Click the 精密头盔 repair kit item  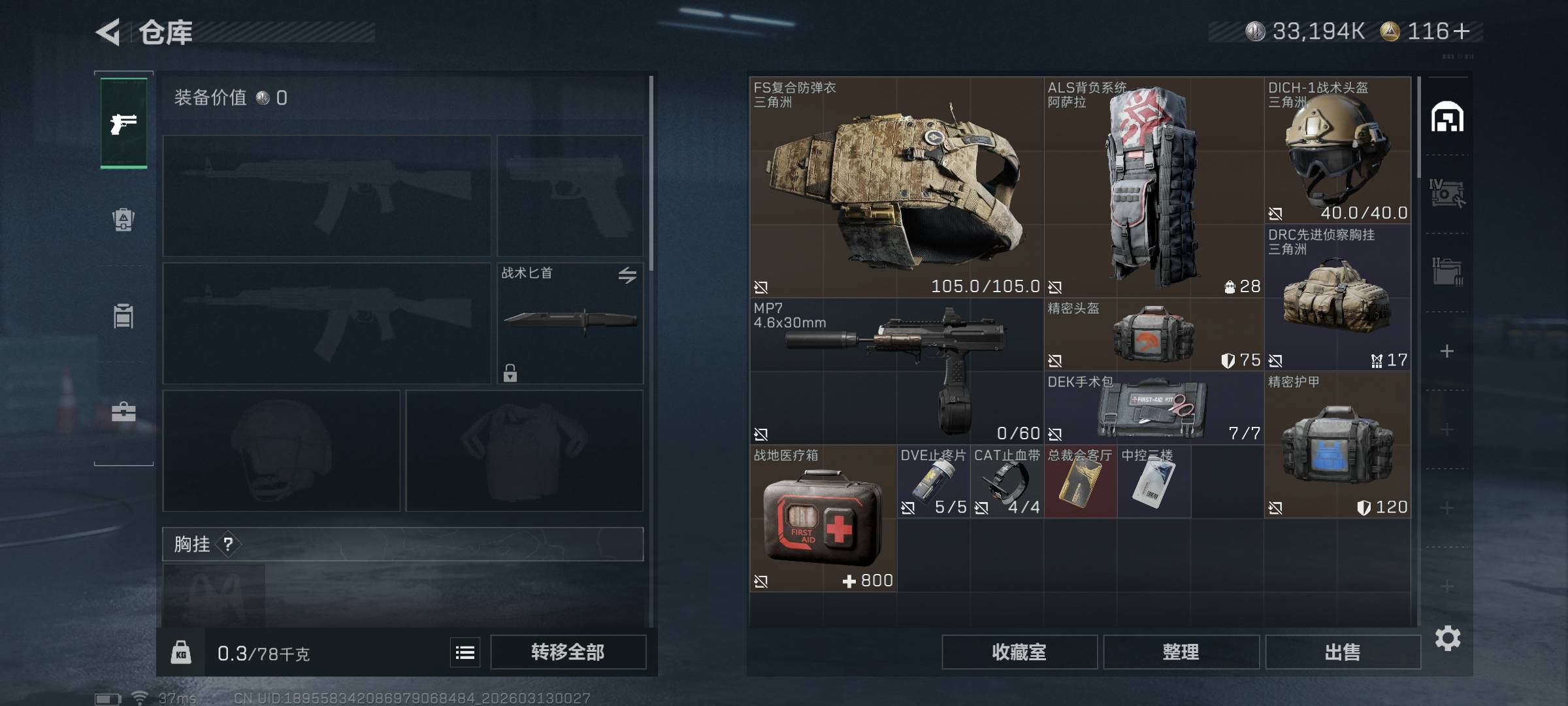1153,335
